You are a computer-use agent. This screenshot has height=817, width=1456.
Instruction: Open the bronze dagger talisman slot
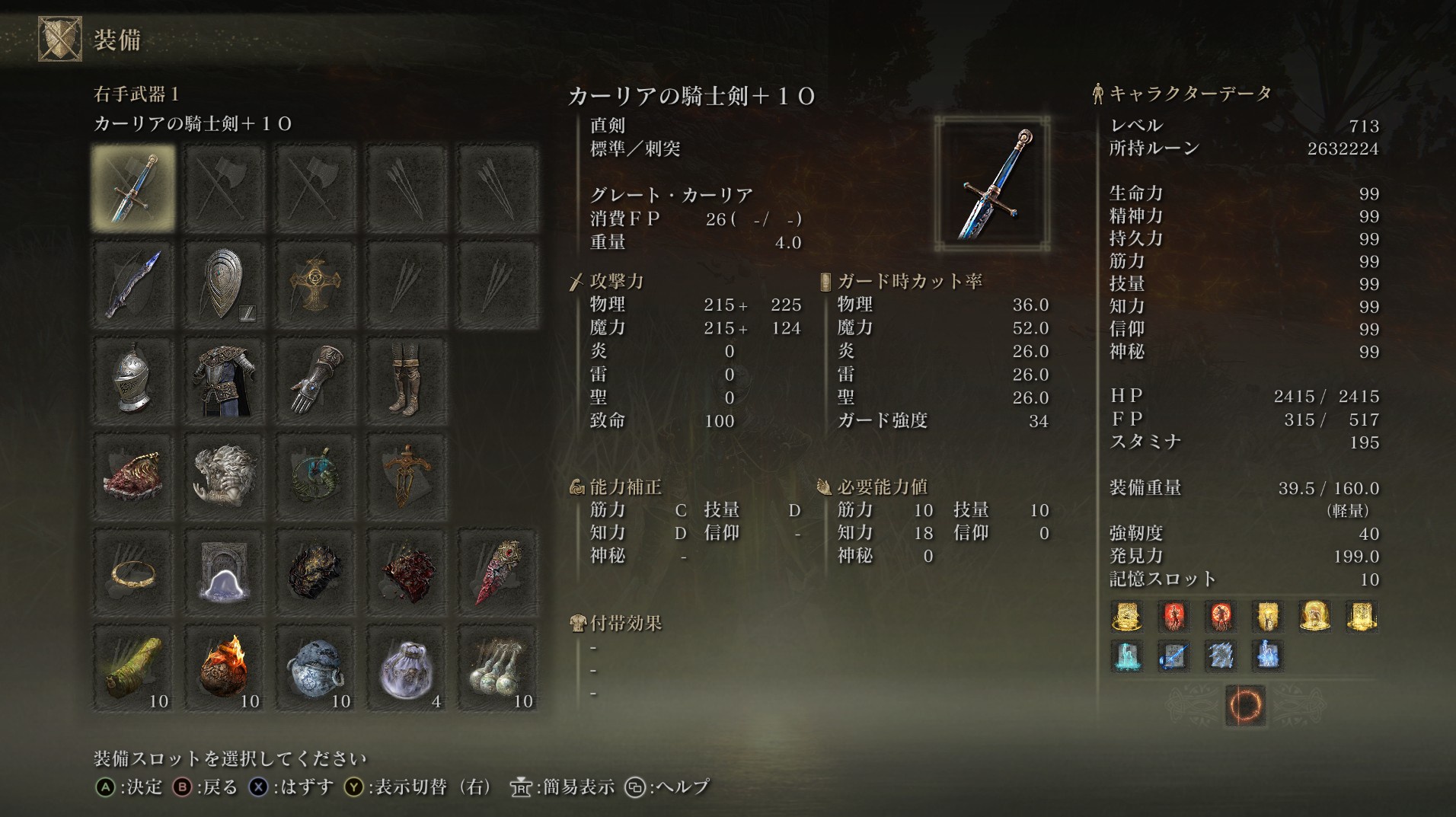[x=406, y=477]
